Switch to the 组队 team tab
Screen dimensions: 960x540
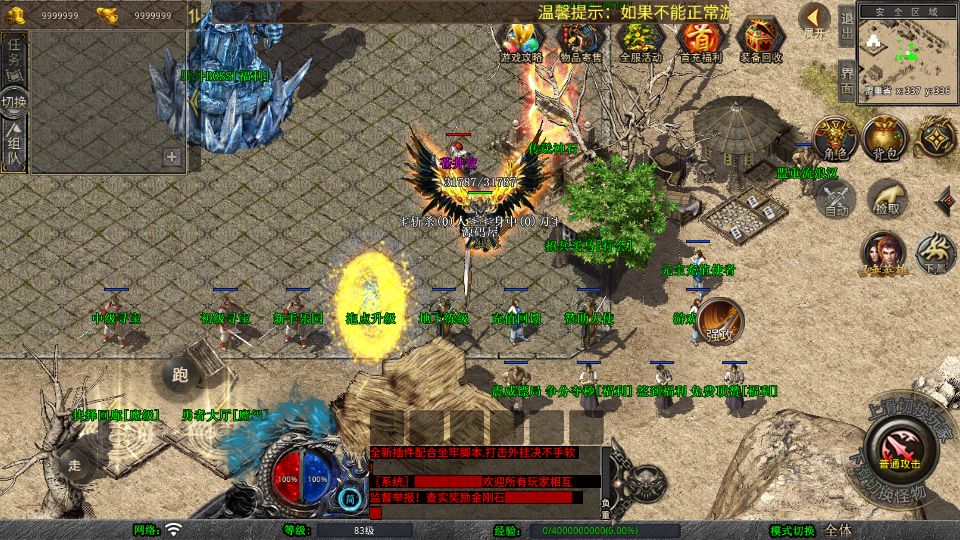coord(15,144)
